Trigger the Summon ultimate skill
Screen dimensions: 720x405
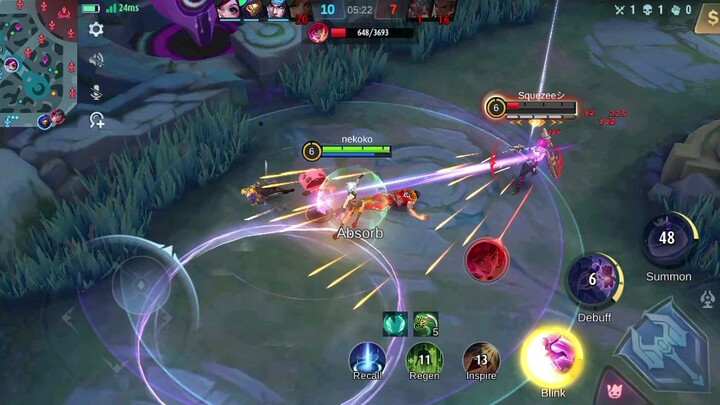(x=667, y=239)
